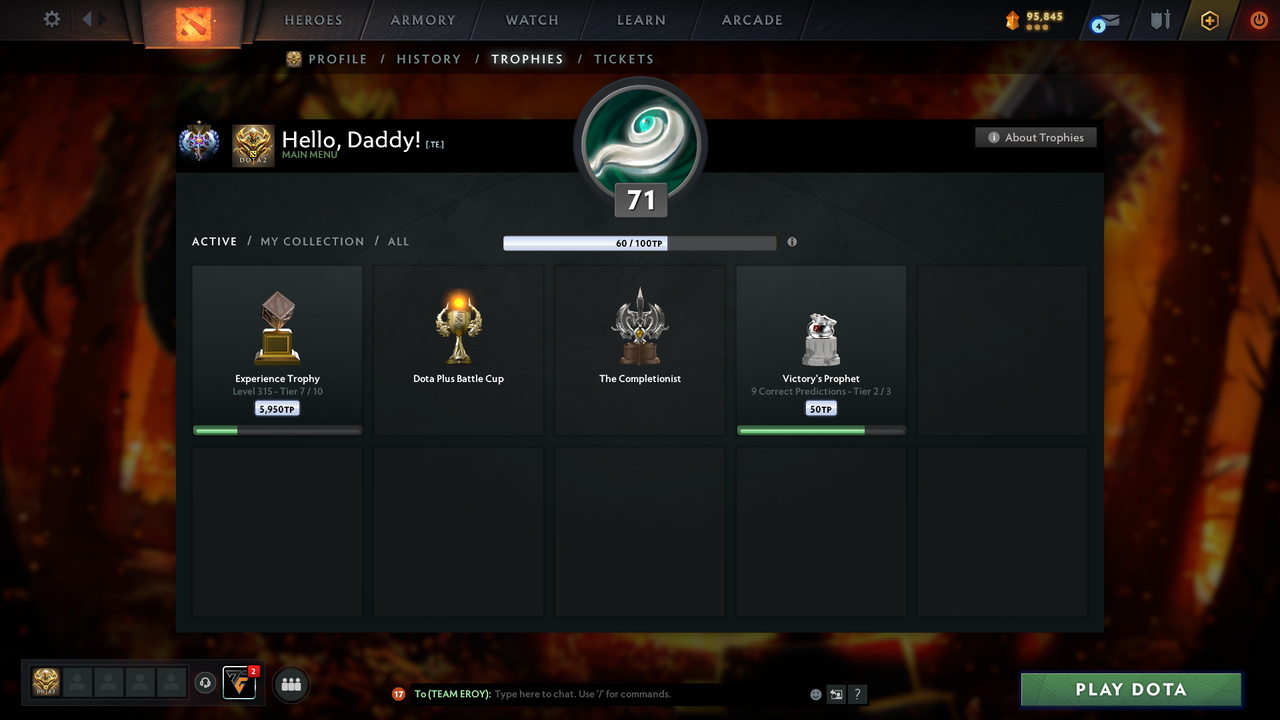Open the emoticon picker in chat bar
This screenshot has width=1280, height=720.
pos(815,693)
